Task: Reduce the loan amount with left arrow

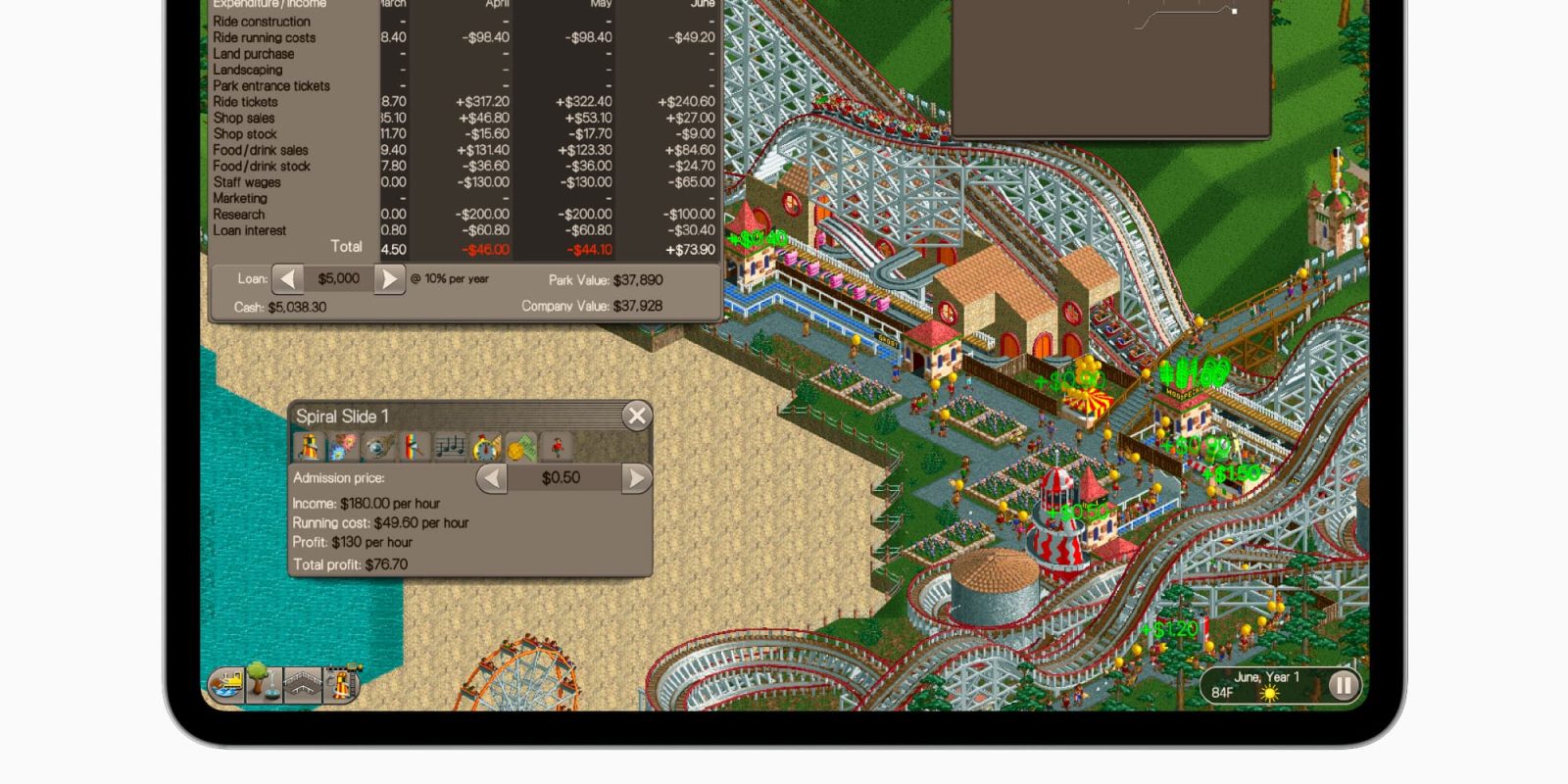Action: [x=287, y=279]
